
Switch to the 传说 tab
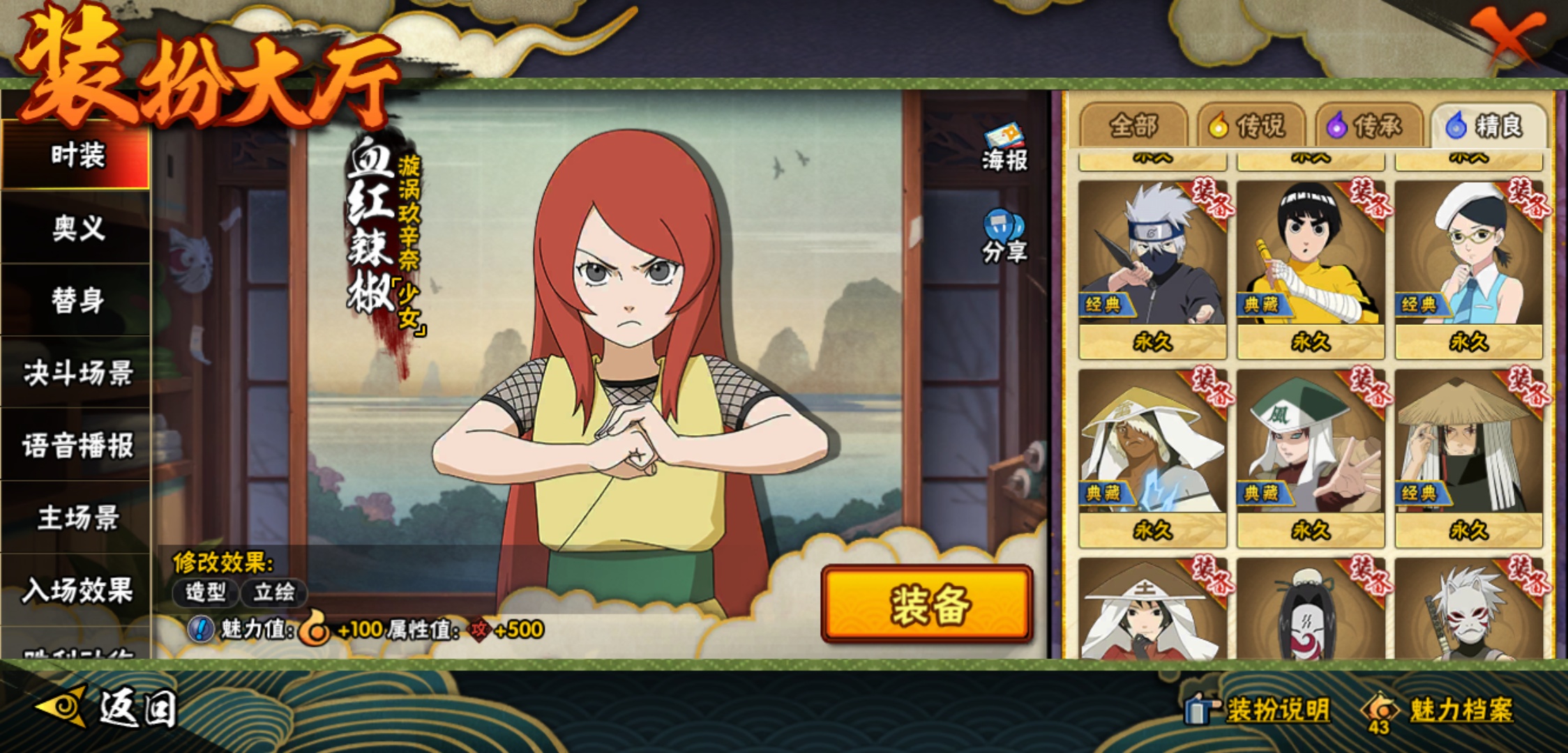click(x=1252, y=126)
